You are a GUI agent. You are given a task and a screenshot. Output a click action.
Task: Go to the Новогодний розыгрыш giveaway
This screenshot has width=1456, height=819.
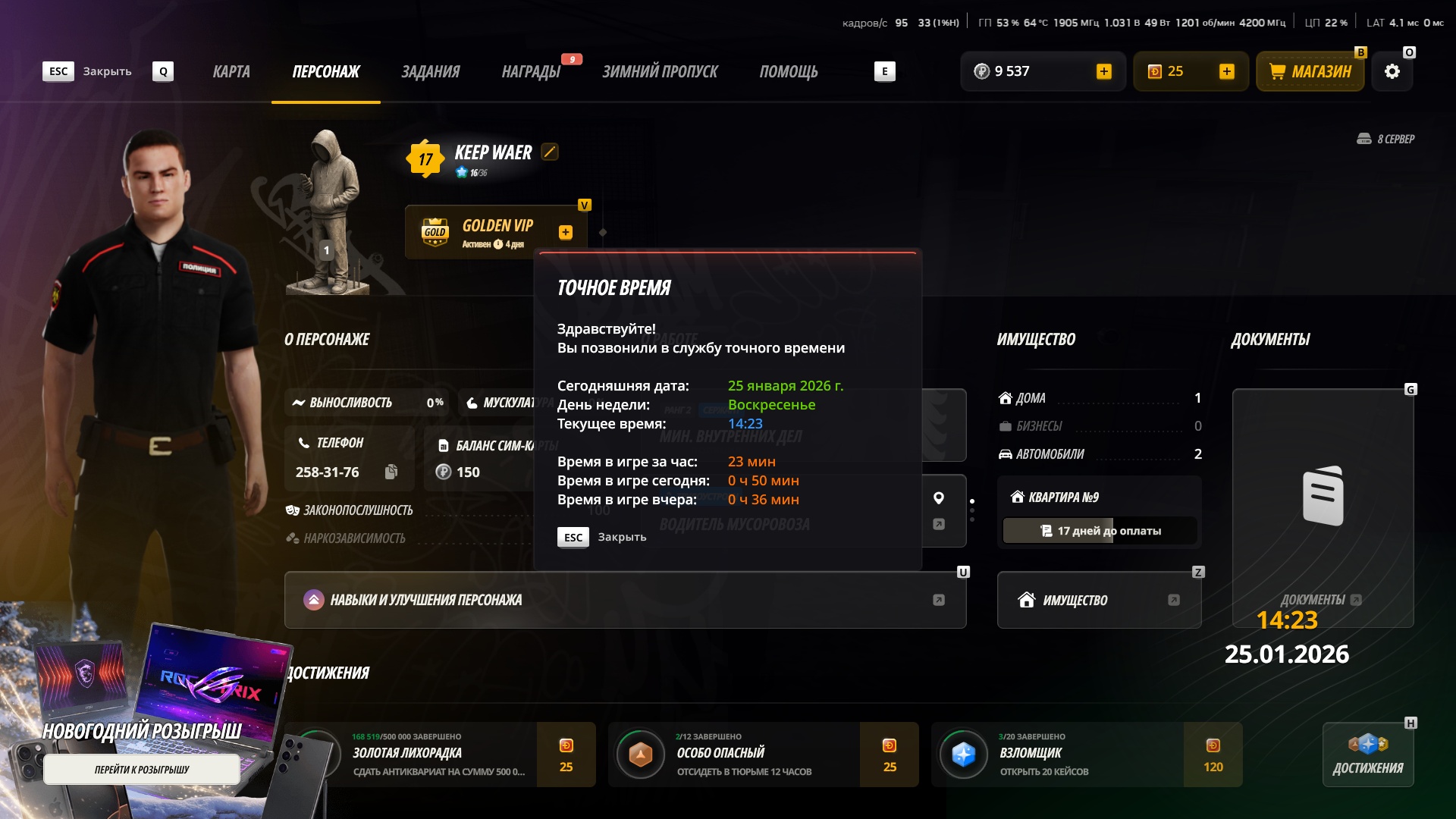click(142, 770)
